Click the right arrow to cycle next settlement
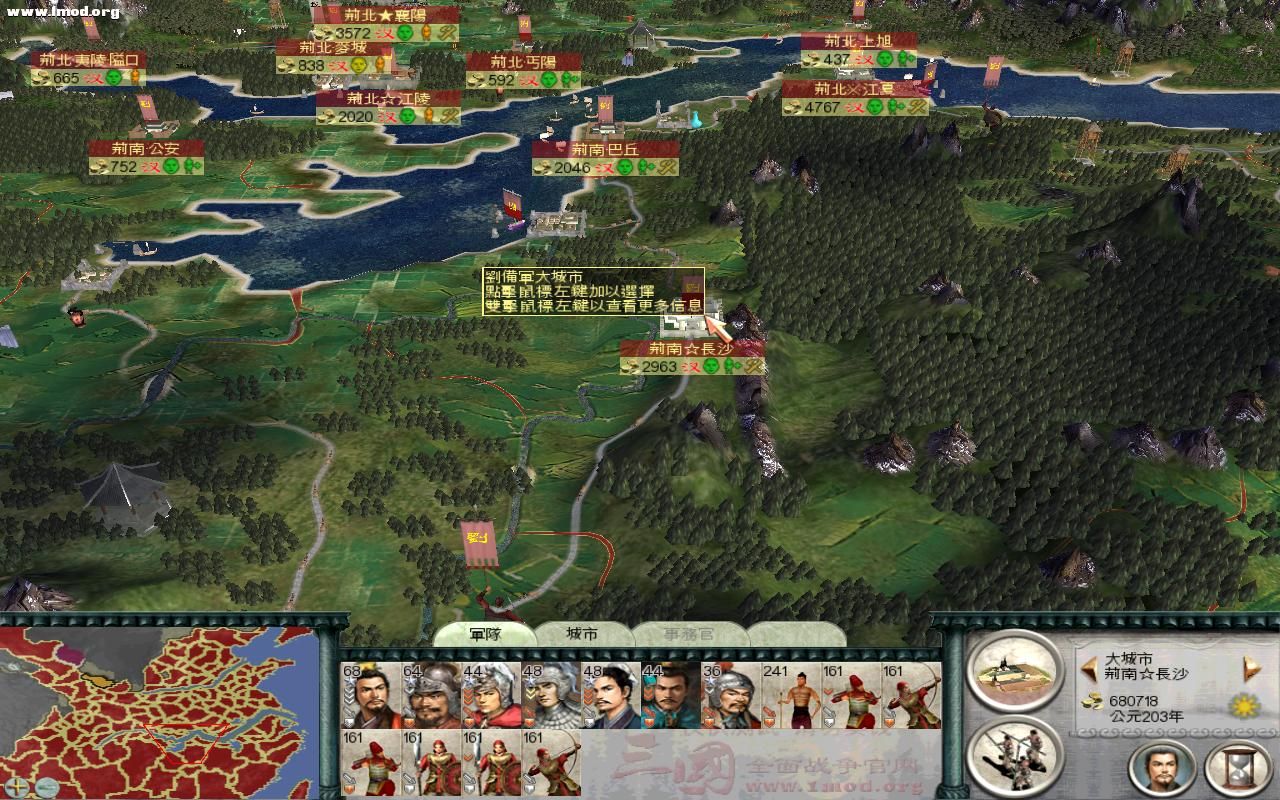This screenshot has width=1280, height=800. pos(1250,668)
